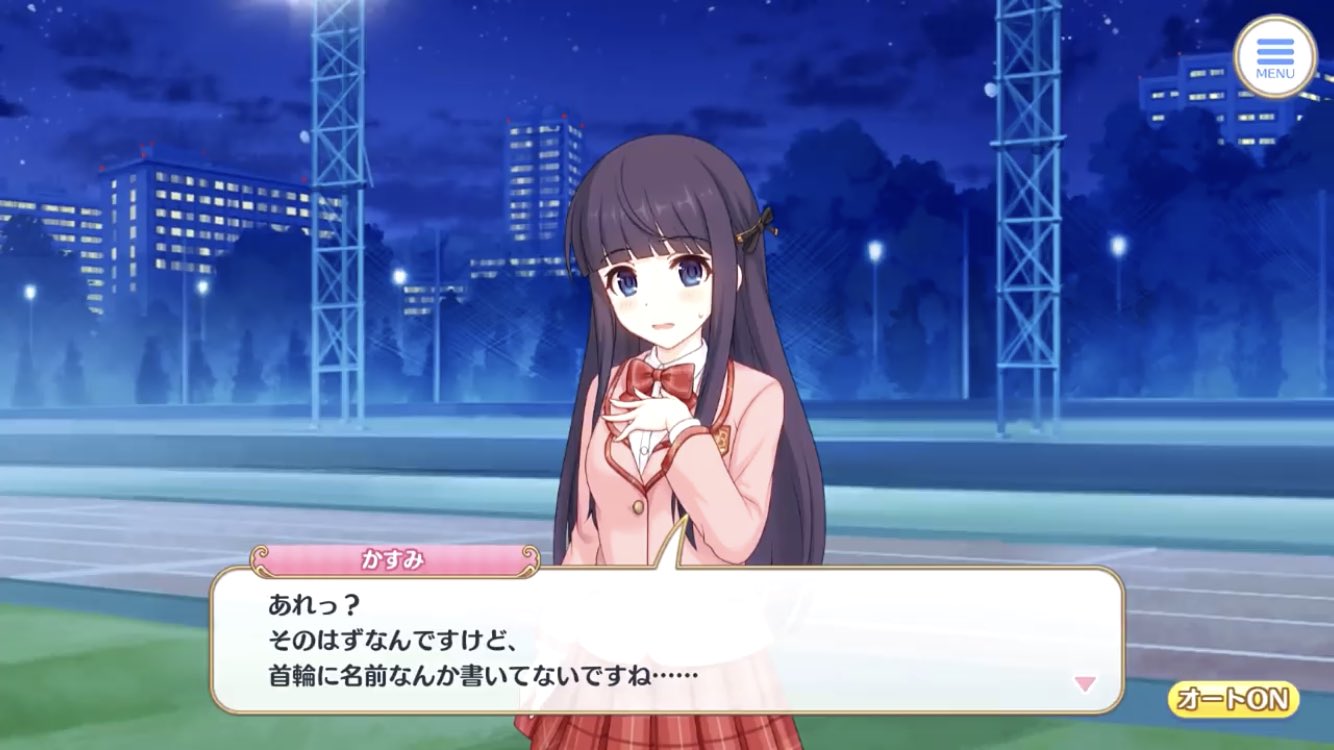Click the three-line icon inside MENU circle
This screenshot has height=750, width=1334.
[x=1273, y=52]
